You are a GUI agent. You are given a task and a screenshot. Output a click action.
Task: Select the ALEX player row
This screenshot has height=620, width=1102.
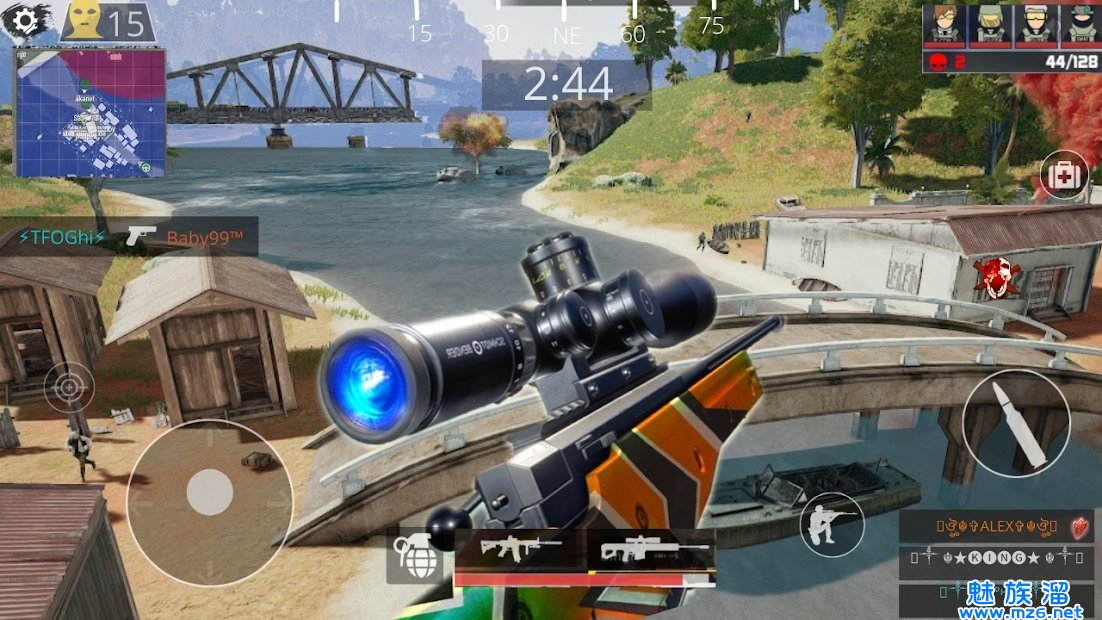point(996,526)
